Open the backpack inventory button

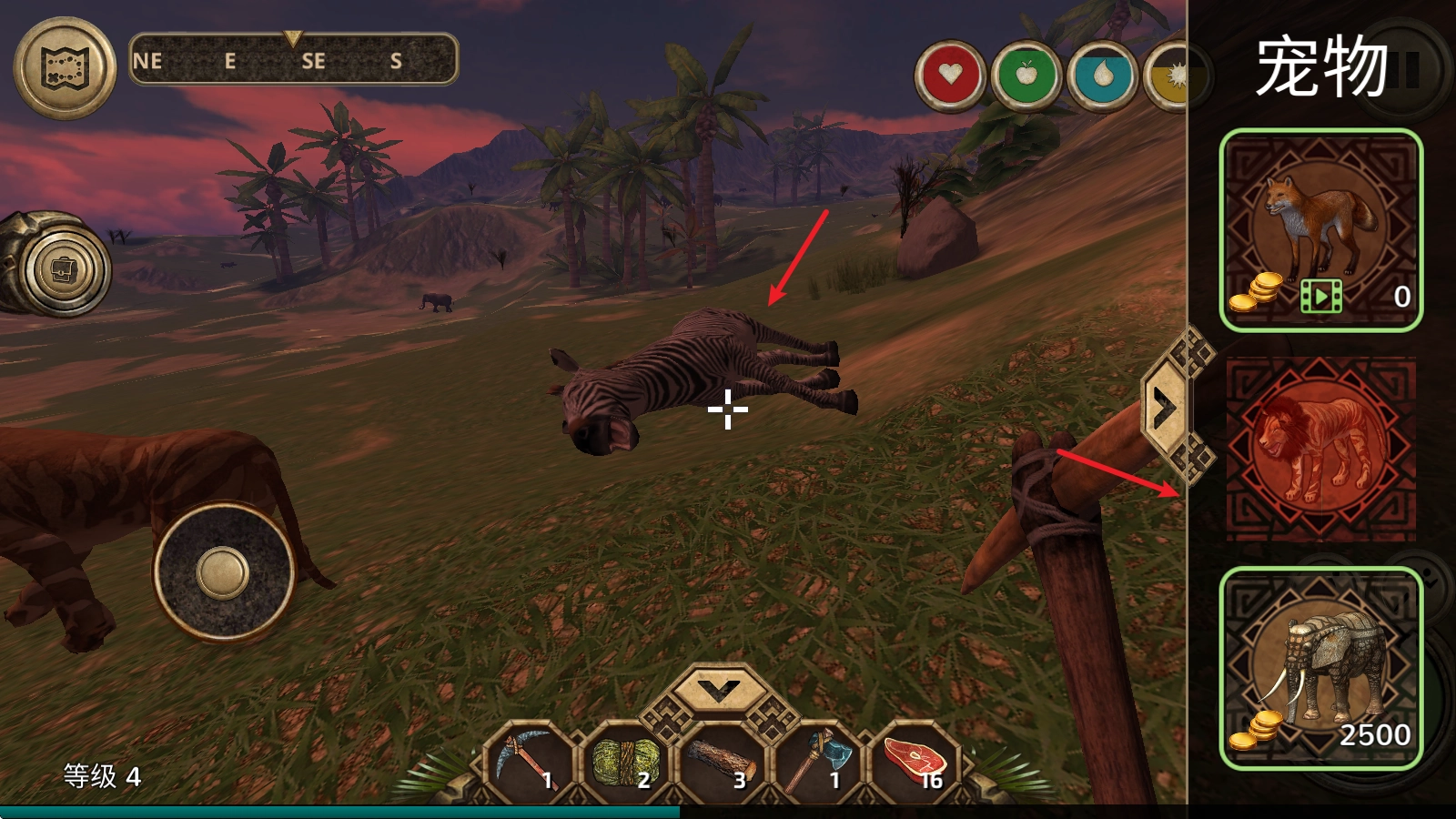coord(64,270)
